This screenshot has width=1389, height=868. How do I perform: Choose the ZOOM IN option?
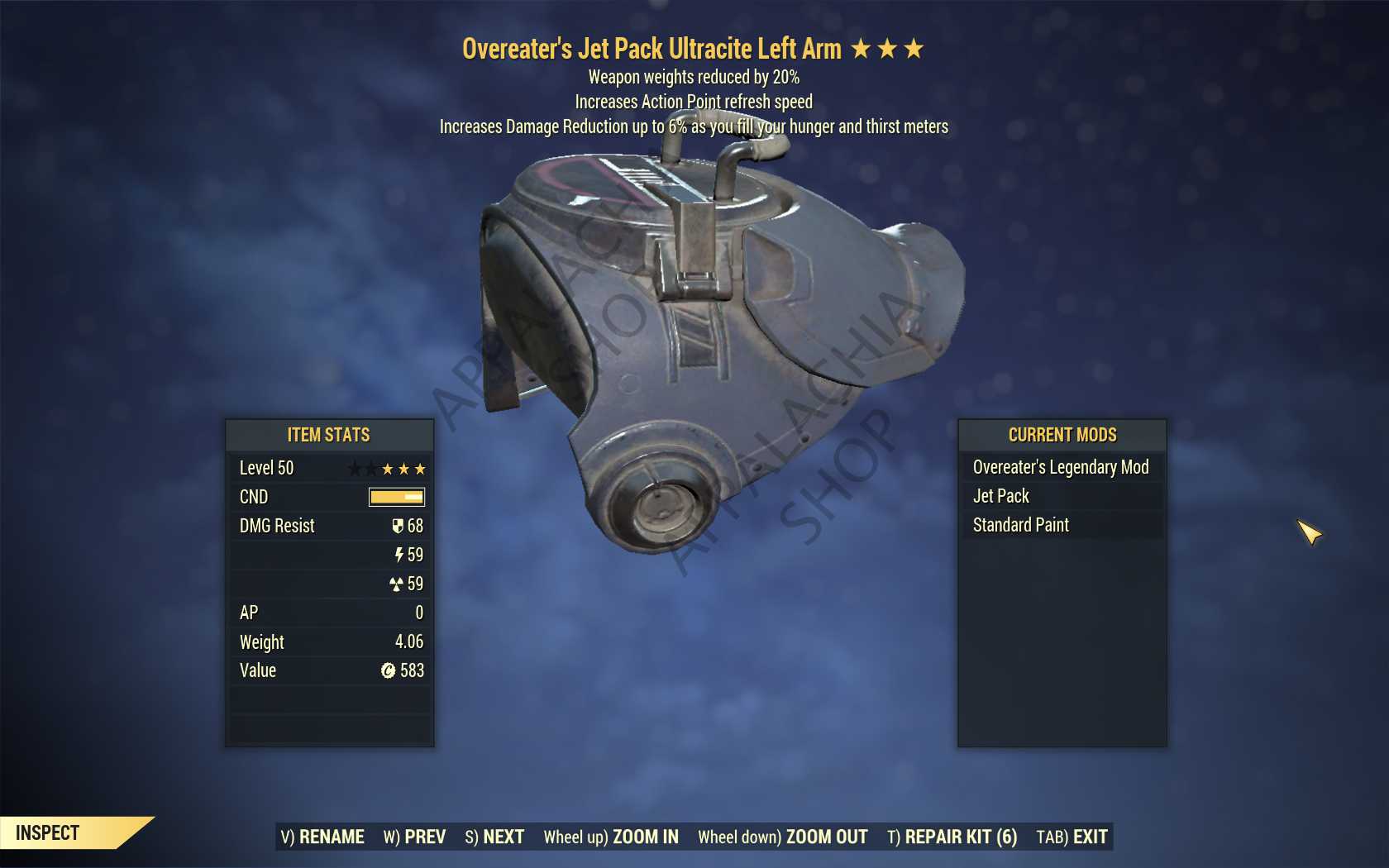[x=611, y=837]
